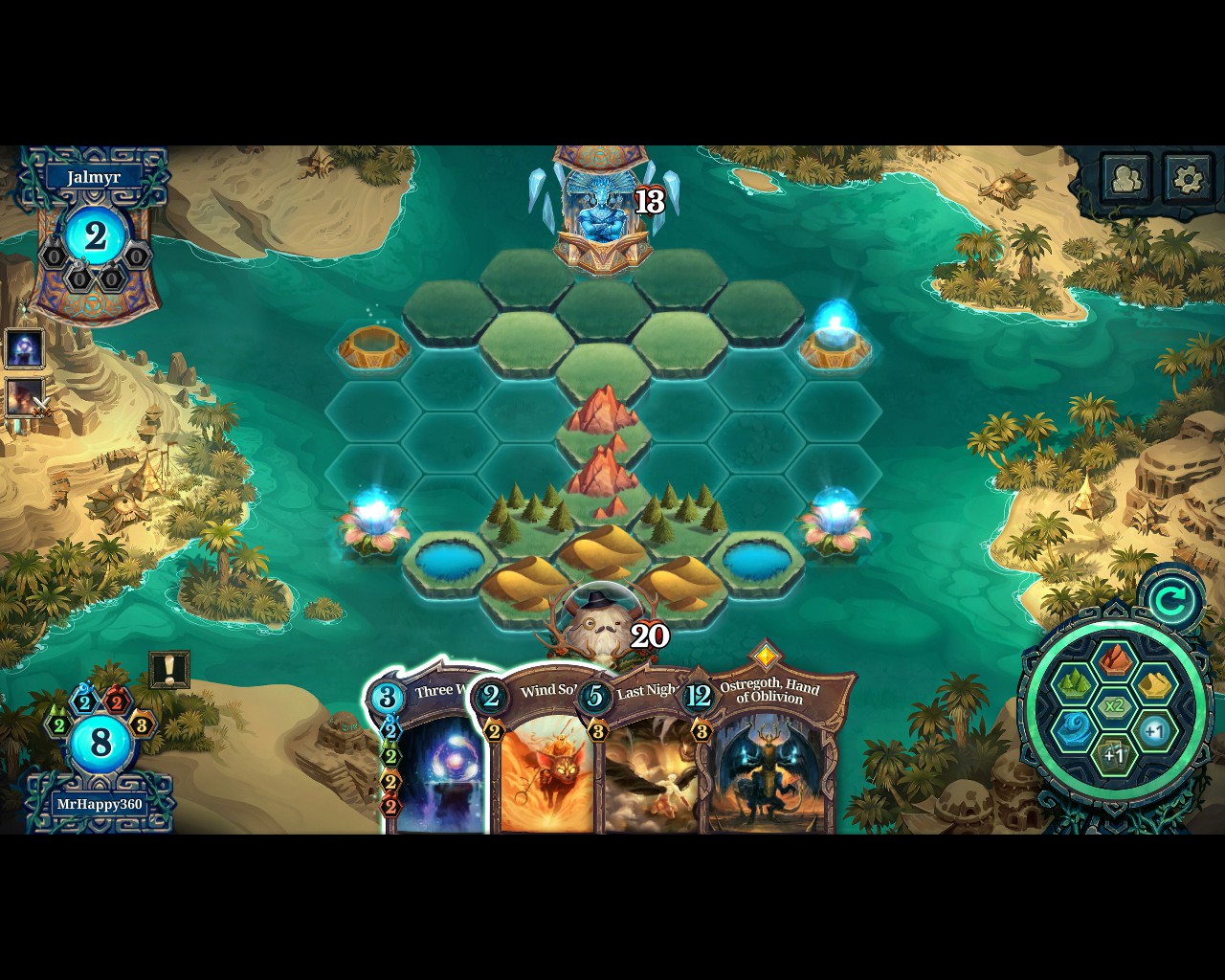Click the Jalmyr nameplate banner

(93, 176)
